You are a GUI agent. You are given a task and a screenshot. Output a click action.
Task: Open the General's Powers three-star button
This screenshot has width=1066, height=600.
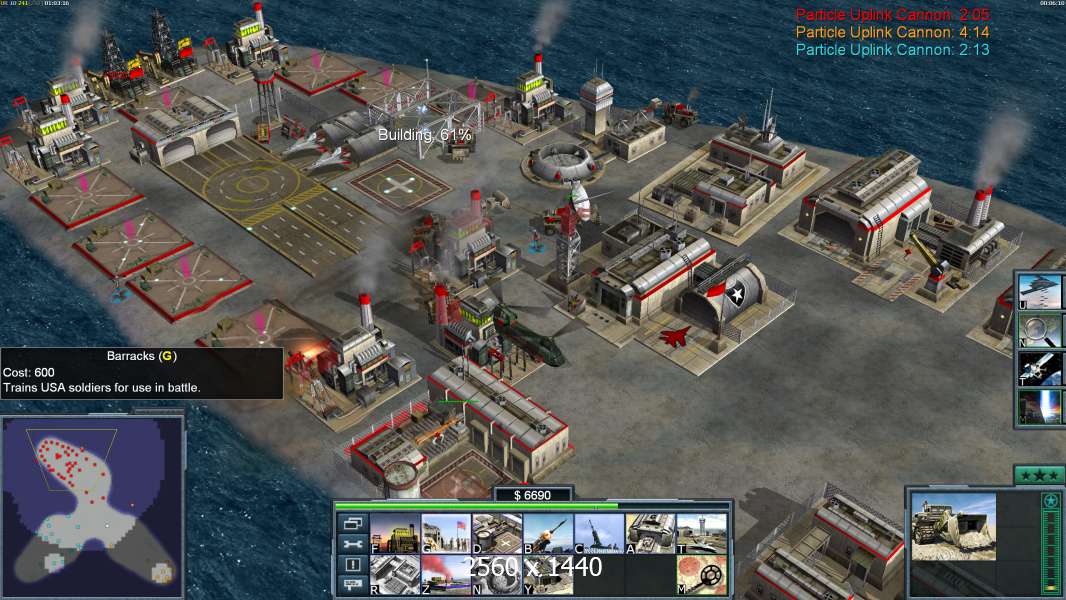pyautogui.click(x=1038, y=474)
